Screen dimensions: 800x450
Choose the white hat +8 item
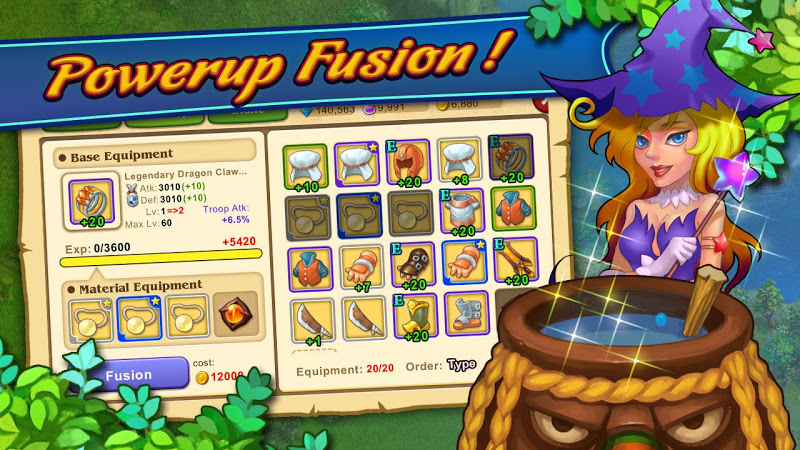point(459,160)
